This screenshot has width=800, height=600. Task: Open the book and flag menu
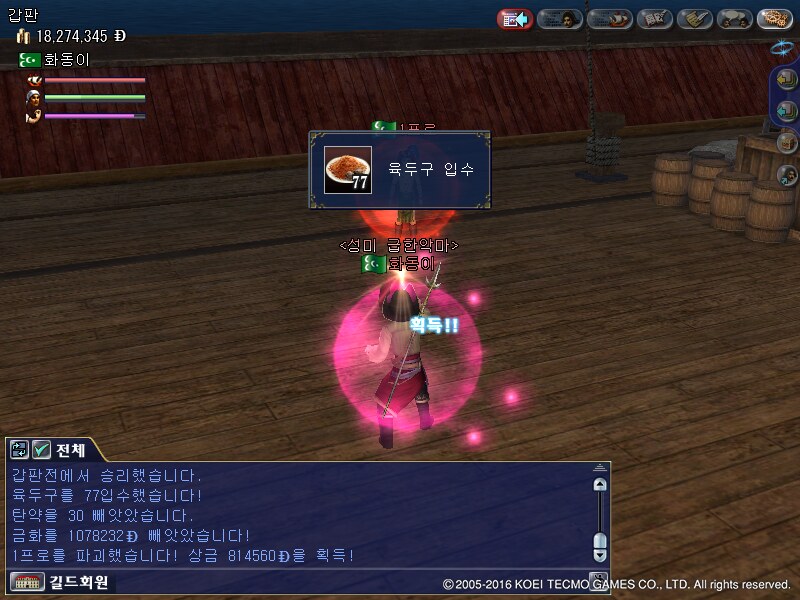(x=654, y=19)
